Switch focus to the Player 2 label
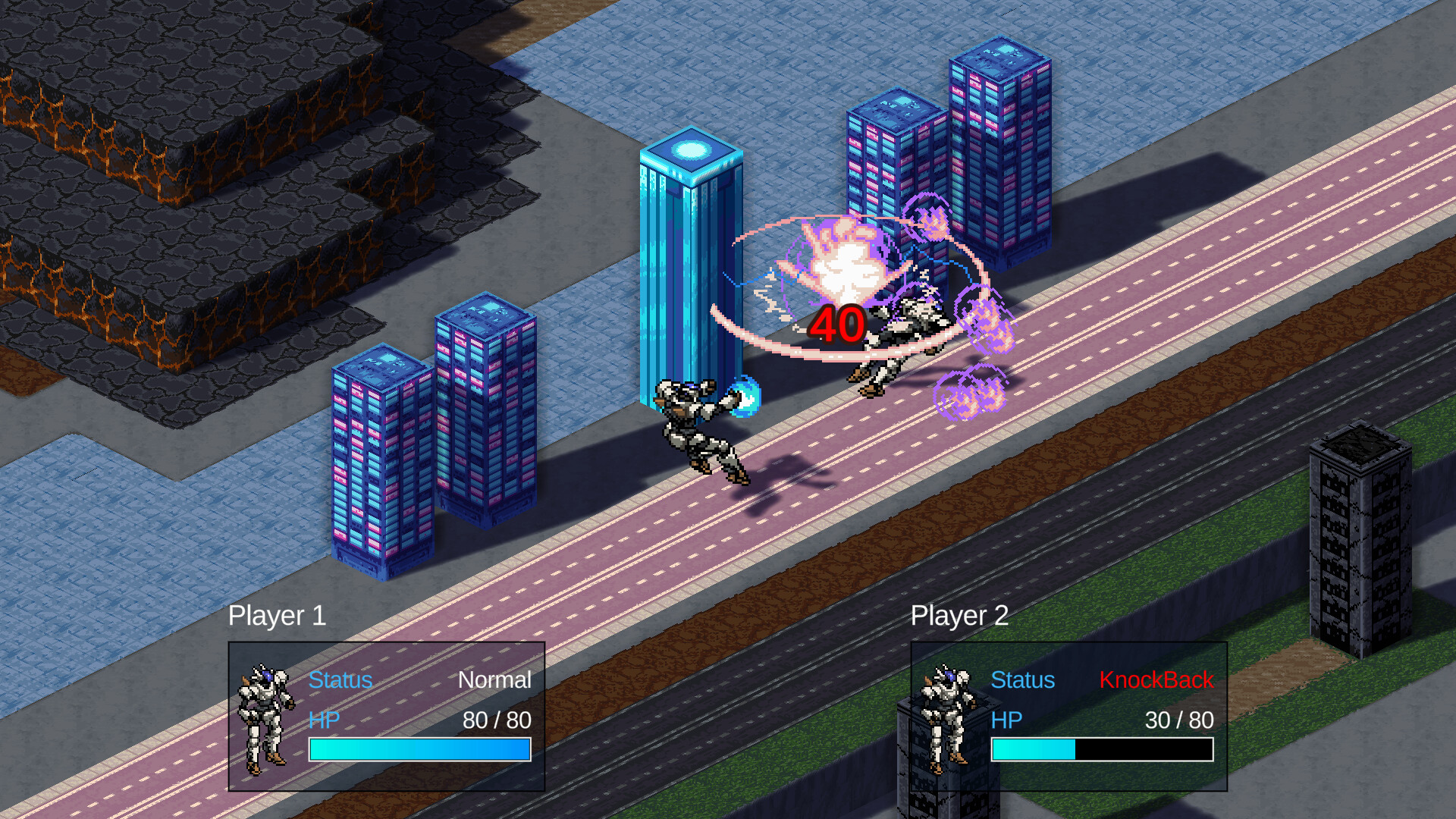 [x=959, y=616]
